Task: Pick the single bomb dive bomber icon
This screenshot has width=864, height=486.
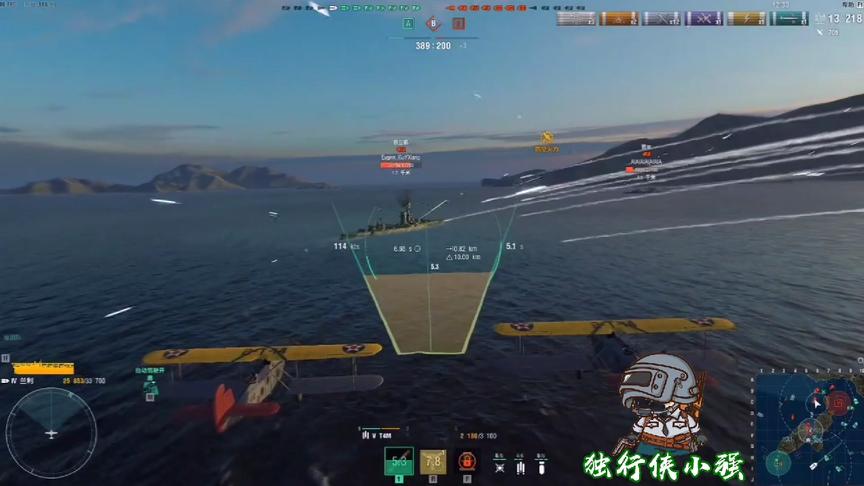Action: pyautogui.click(x=539, y=464)
